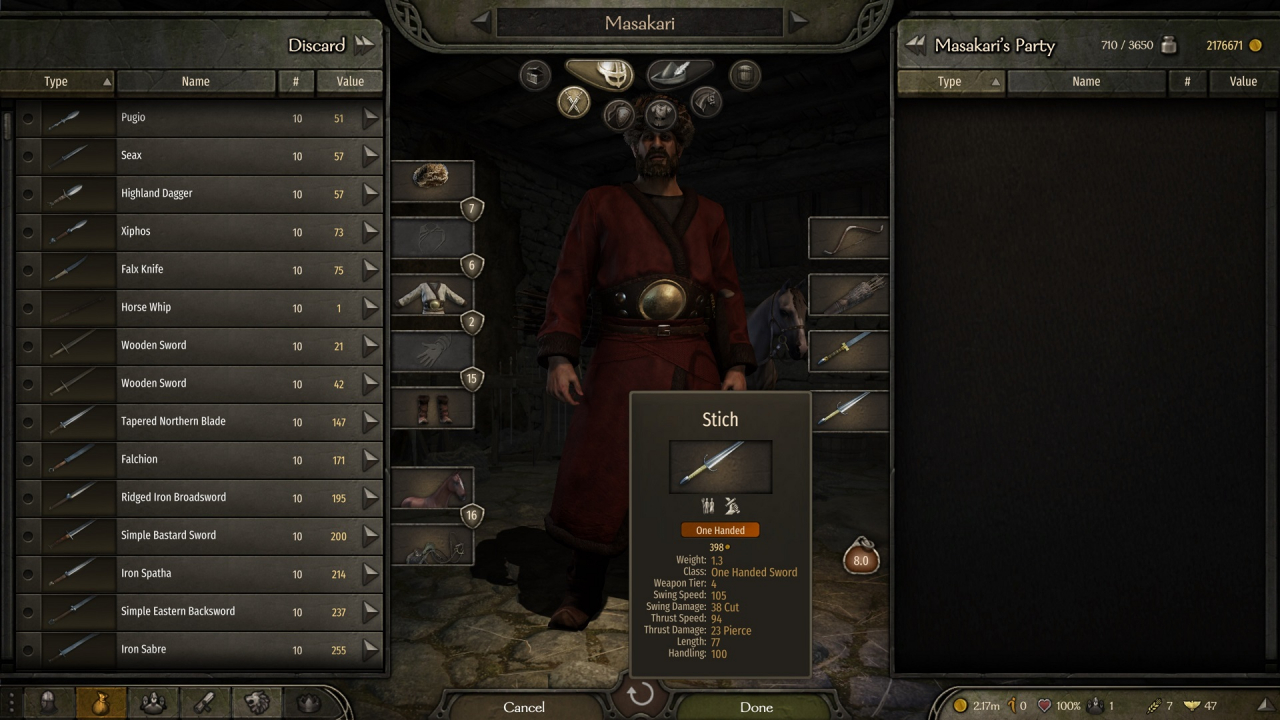Sort the left list by Name
Viewport: 1280px width, 720px height.
pos(196,82)
